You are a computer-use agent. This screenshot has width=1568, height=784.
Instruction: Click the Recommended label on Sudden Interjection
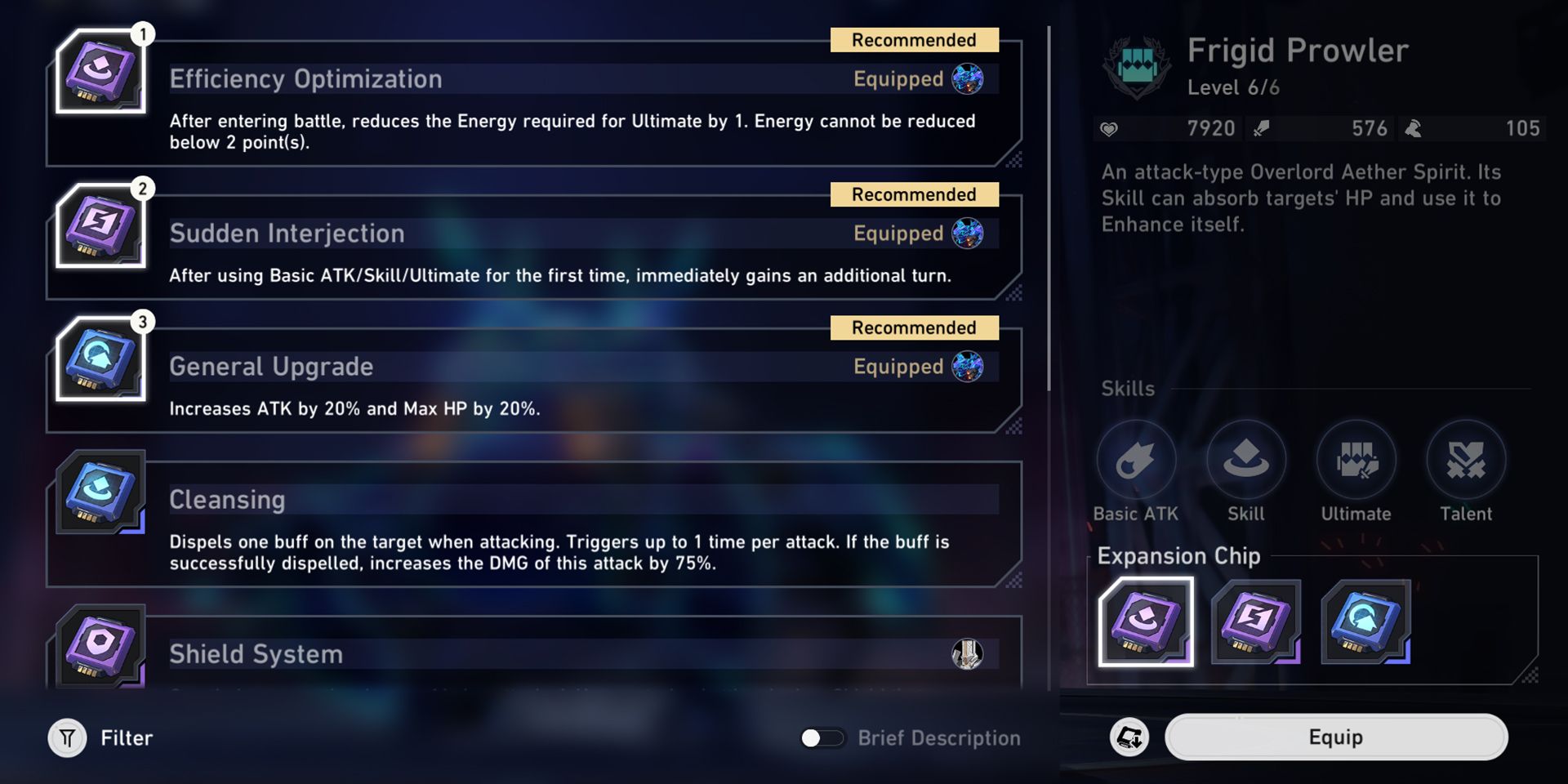[914, 194]
